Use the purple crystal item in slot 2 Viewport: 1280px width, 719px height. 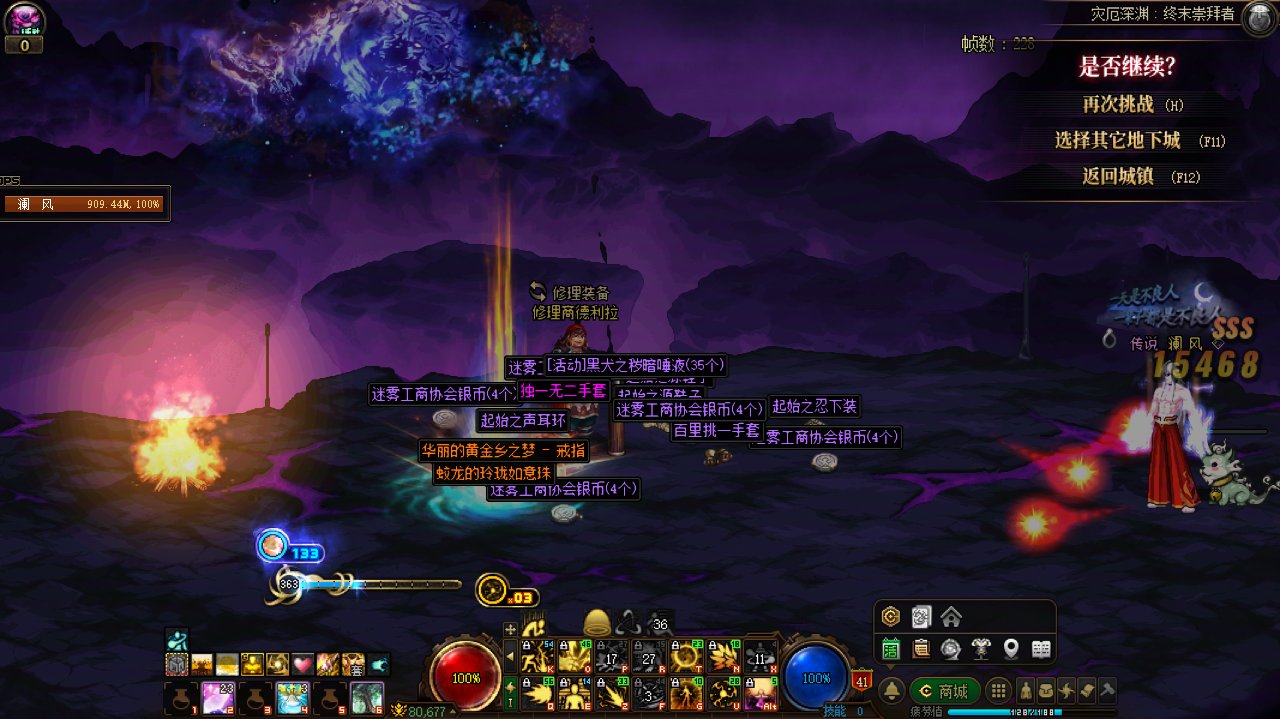tap(219, 697)
